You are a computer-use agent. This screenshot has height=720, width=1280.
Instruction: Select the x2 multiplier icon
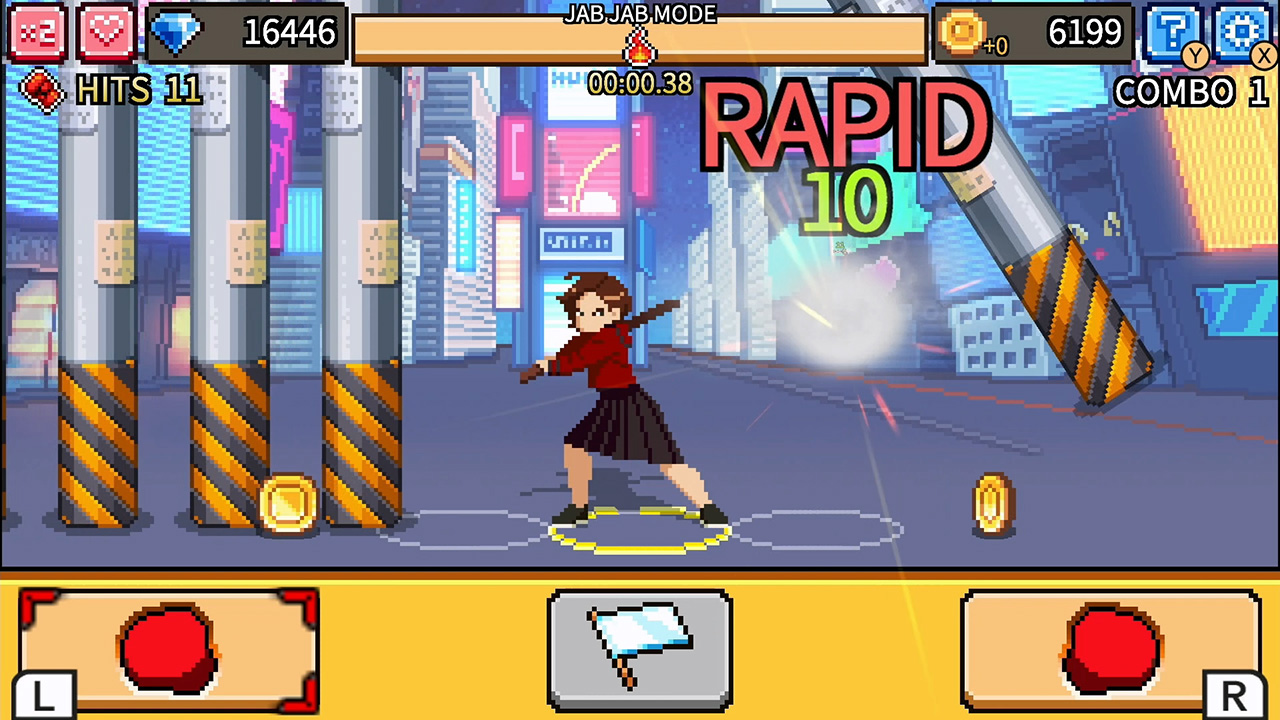pos(39,33)
